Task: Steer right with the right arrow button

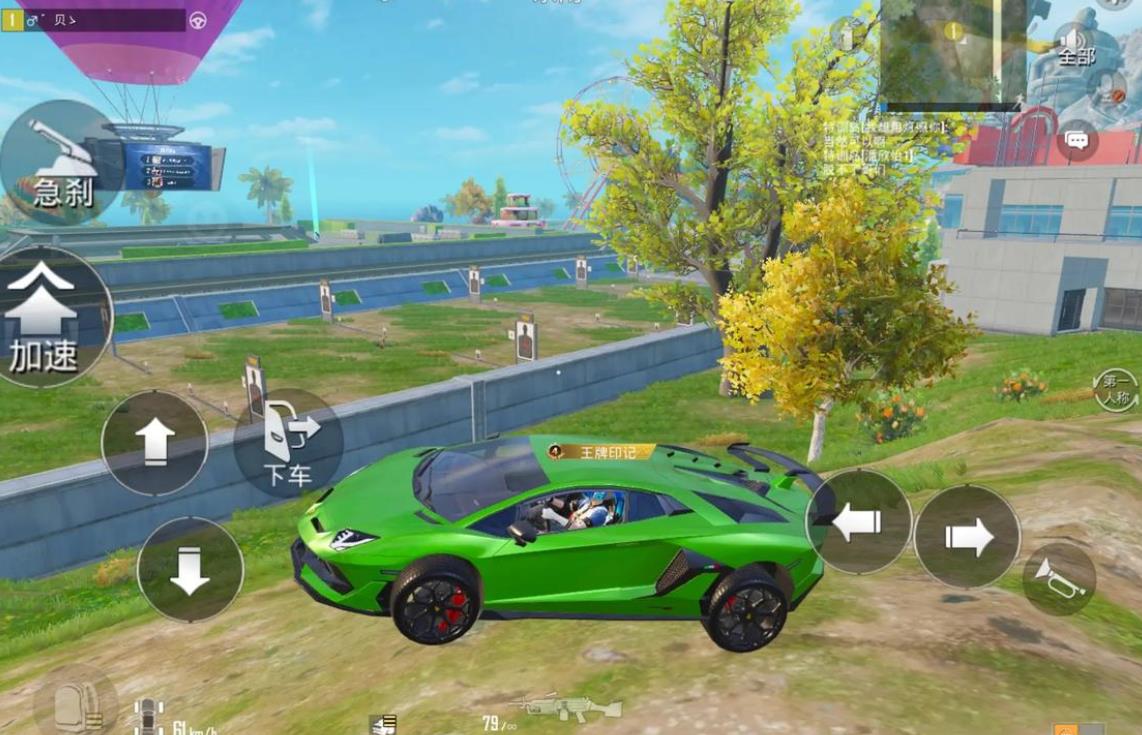Action: pos(967,537)
